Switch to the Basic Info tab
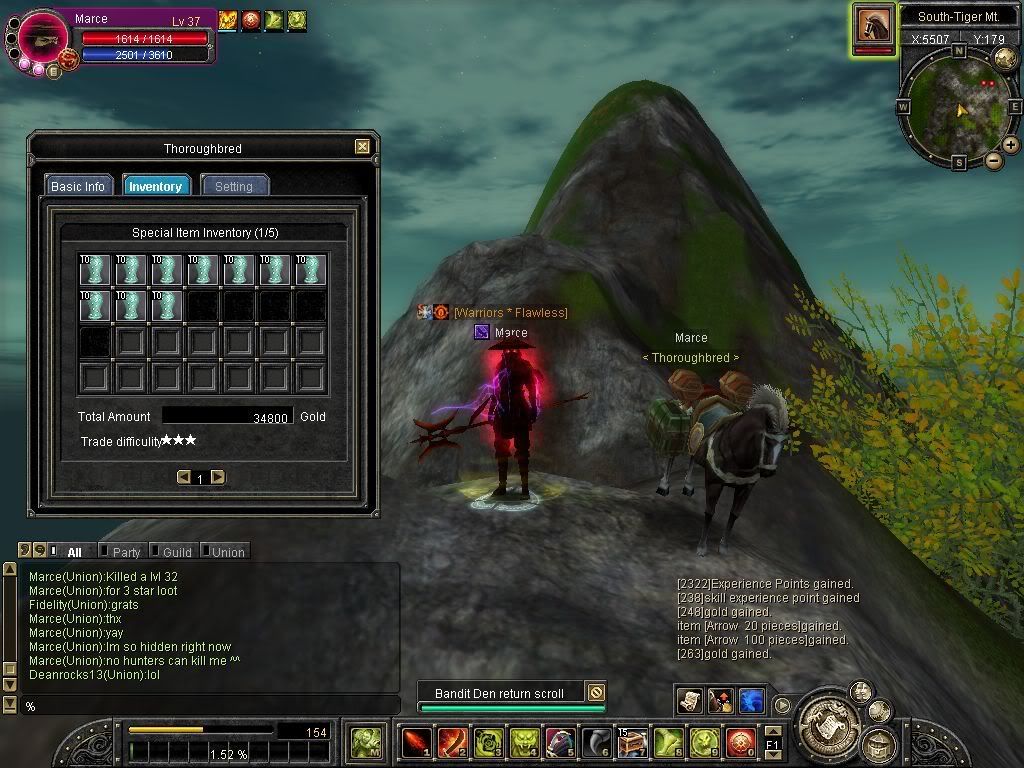Viewport: 1024px width, 768px height. (77, 186)
